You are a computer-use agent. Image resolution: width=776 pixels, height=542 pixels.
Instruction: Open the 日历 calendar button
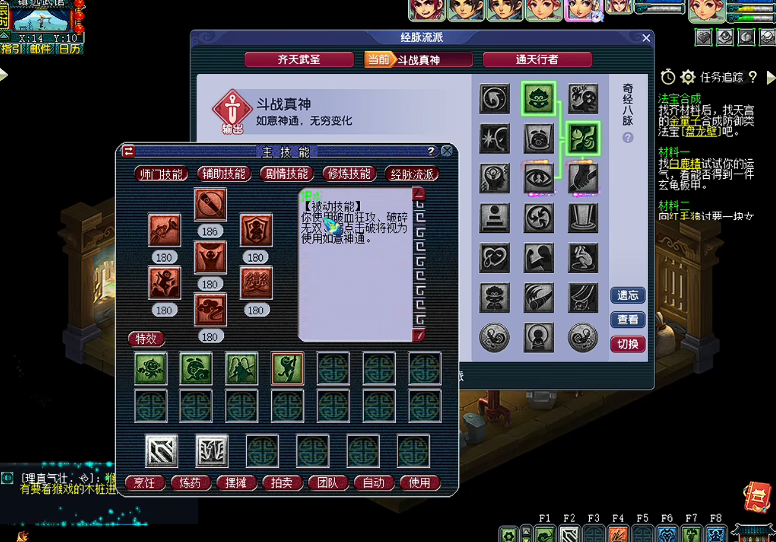pos(69,48)
